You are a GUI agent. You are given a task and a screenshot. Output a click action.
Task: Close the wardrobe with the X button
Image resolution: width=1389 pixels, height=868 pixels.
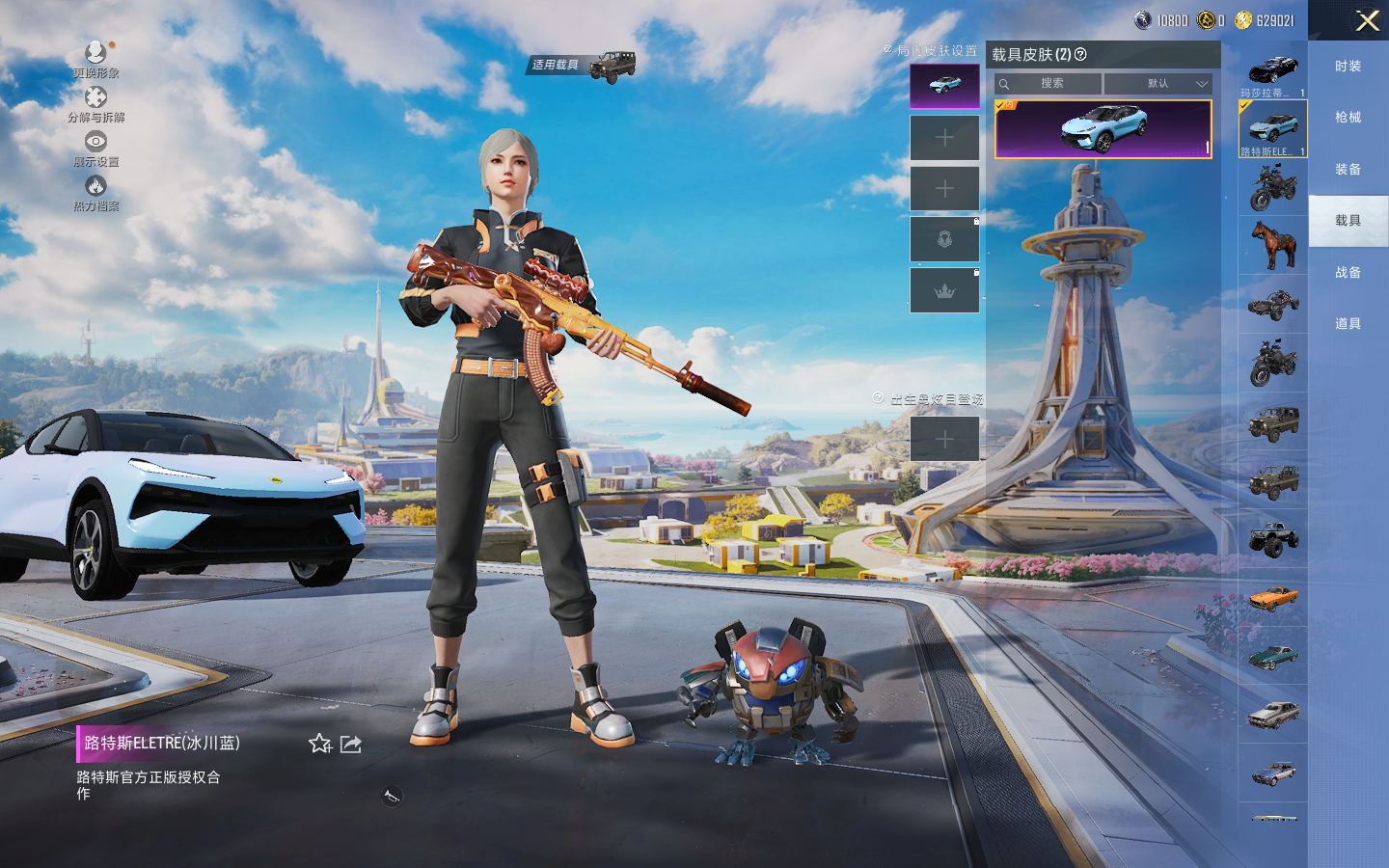[1367, 20]
